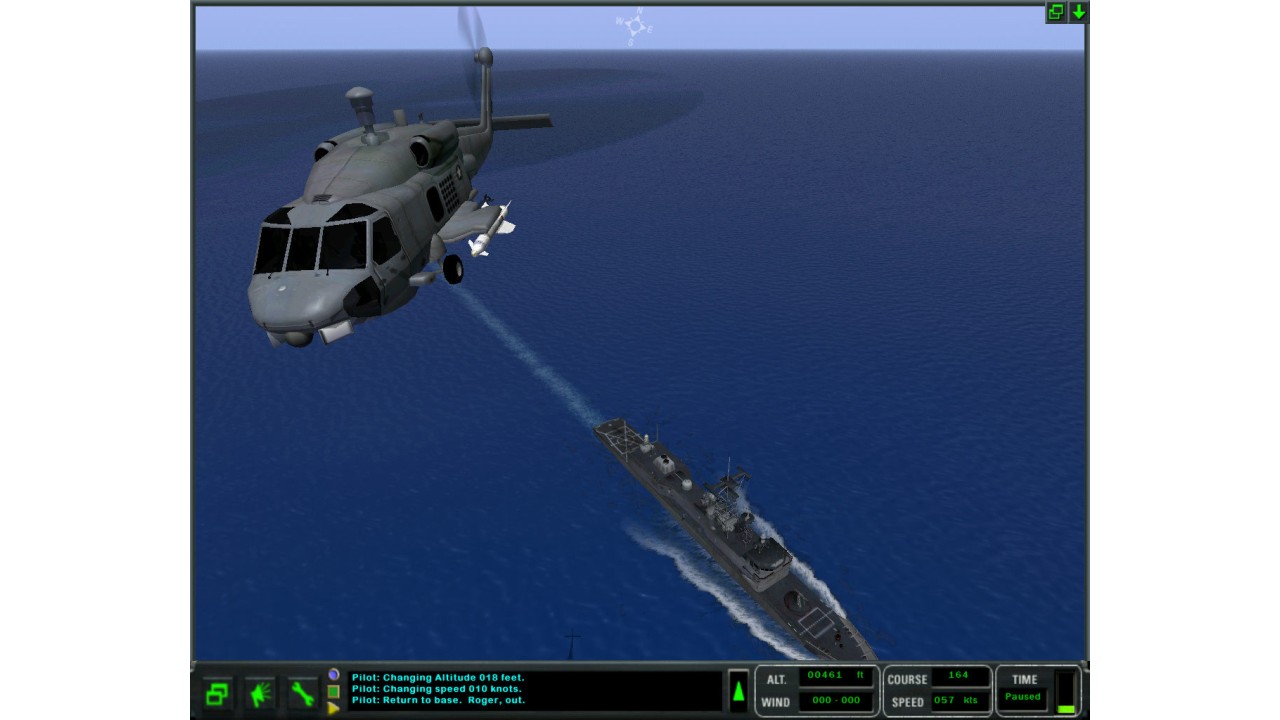Click the green down-arrow button at top right

click(x=1078, y=12)
